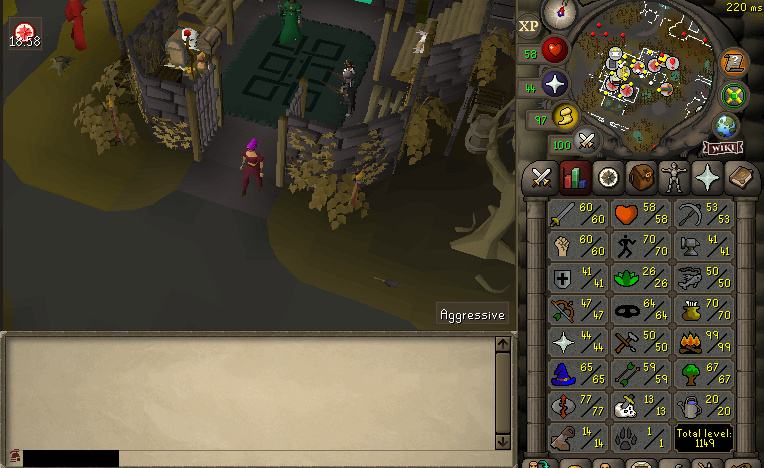Screen dimensions: 764x468
Task: Open the Prayer tab
Action: tap(707, 178)
